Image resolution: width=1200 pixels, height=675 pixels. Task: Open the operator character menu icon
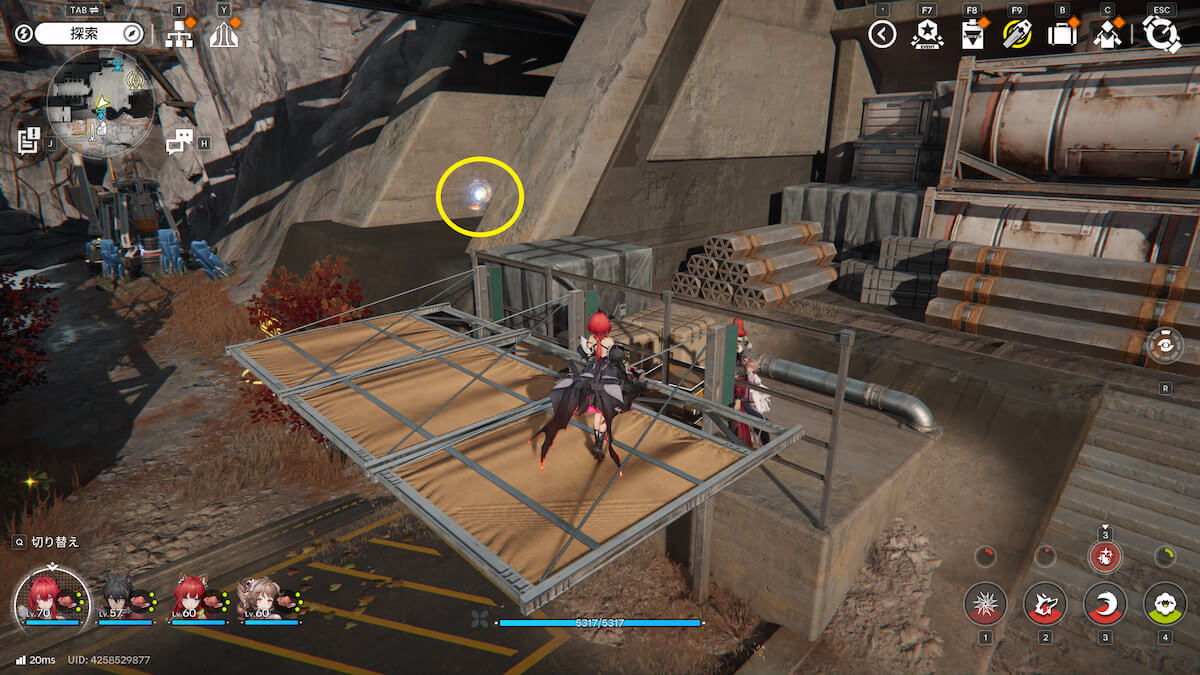[1107, 35]
